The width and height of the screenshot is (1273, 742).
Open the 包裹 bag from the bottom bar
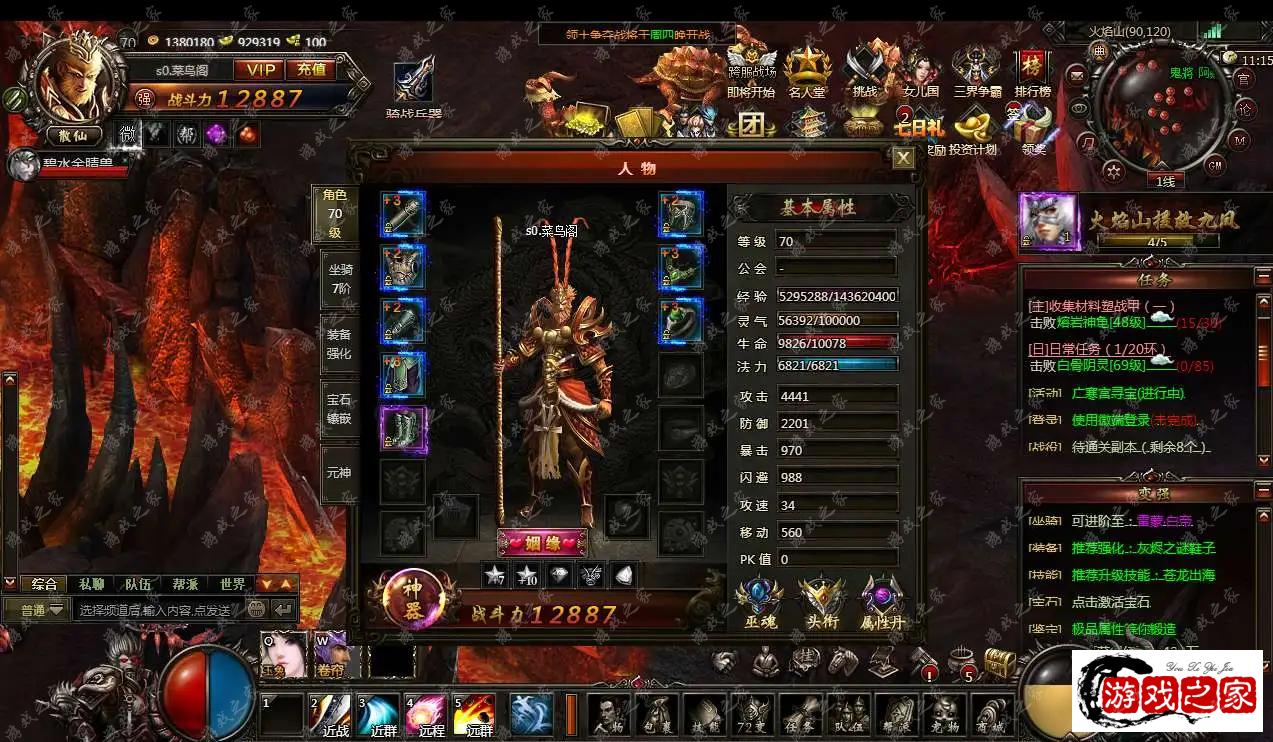655,714
